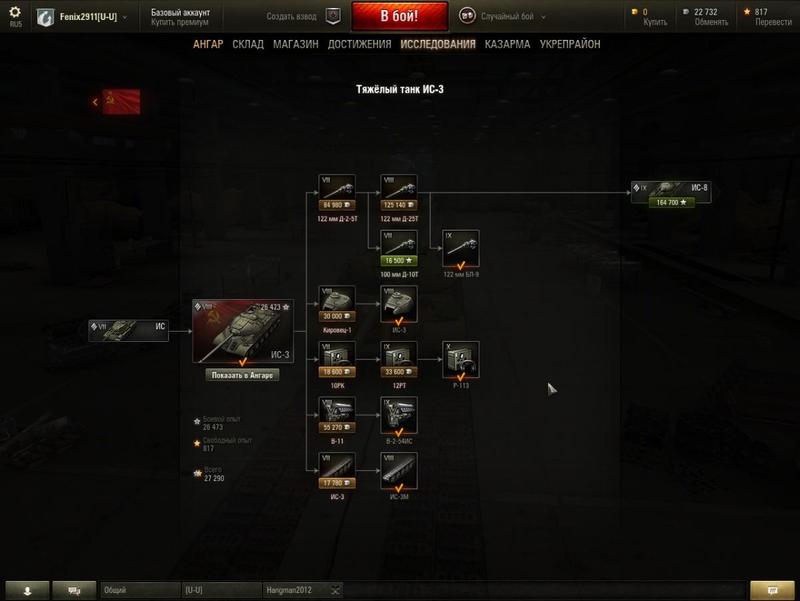Viewport: 800px width, 601px height.
Task: Open the ДОСТИЖЕНИЯ tab
Action: pyautogui.click(x=359, y=44)
